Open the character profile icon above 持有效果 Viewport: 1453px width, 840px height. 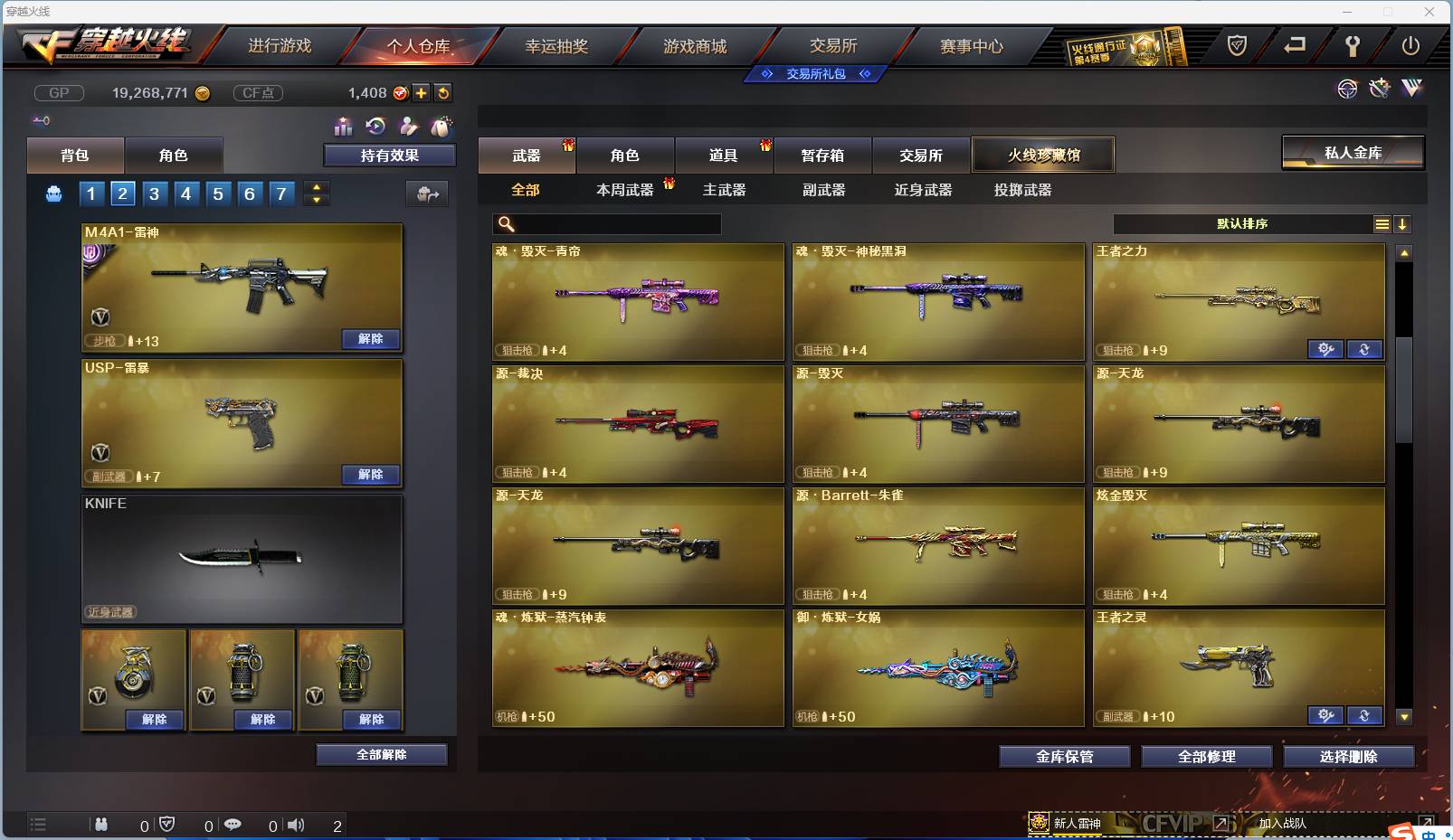407,127
